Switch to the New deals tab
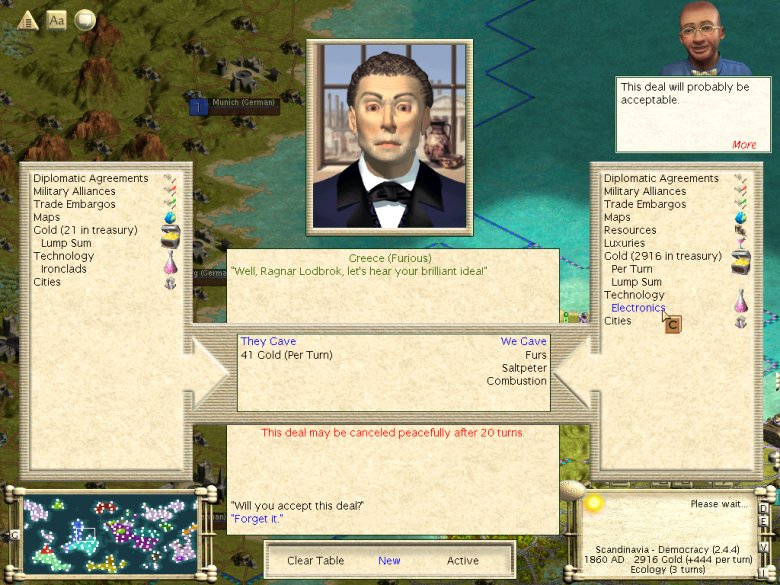The height and width of the screenshot is (585, 780). pos(389,561)
